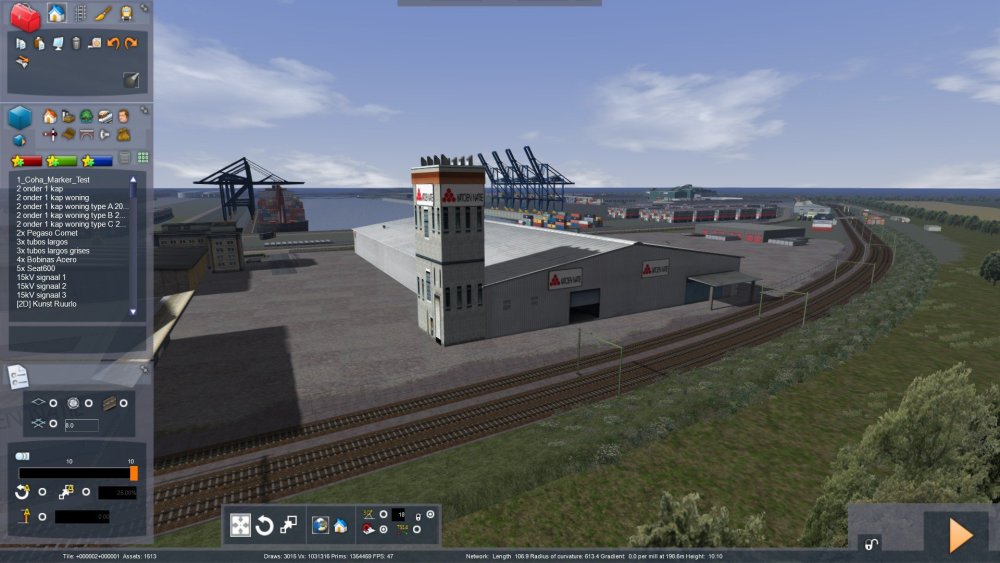Switch to the track ladder tab
The image size is (1000, 563).
coord(80,13)
